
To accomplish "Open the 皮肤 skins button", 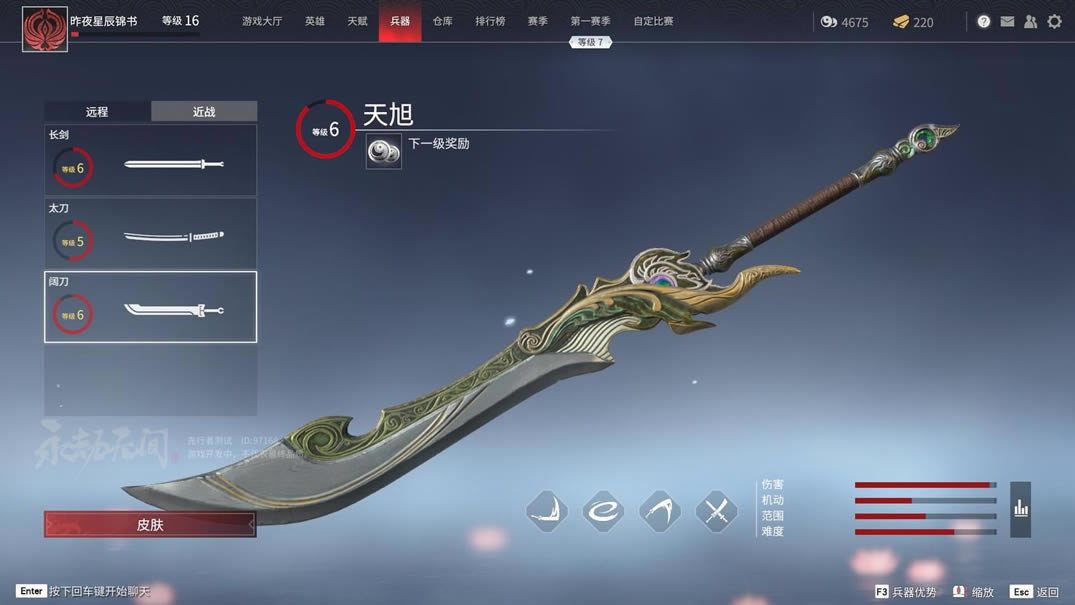I will (150, 524).
